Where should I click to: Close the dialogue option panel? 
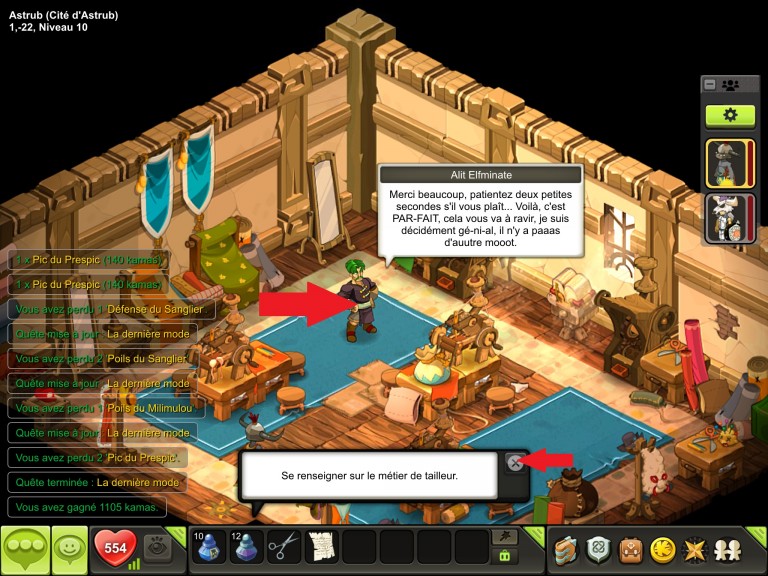(x=514, y=462)
